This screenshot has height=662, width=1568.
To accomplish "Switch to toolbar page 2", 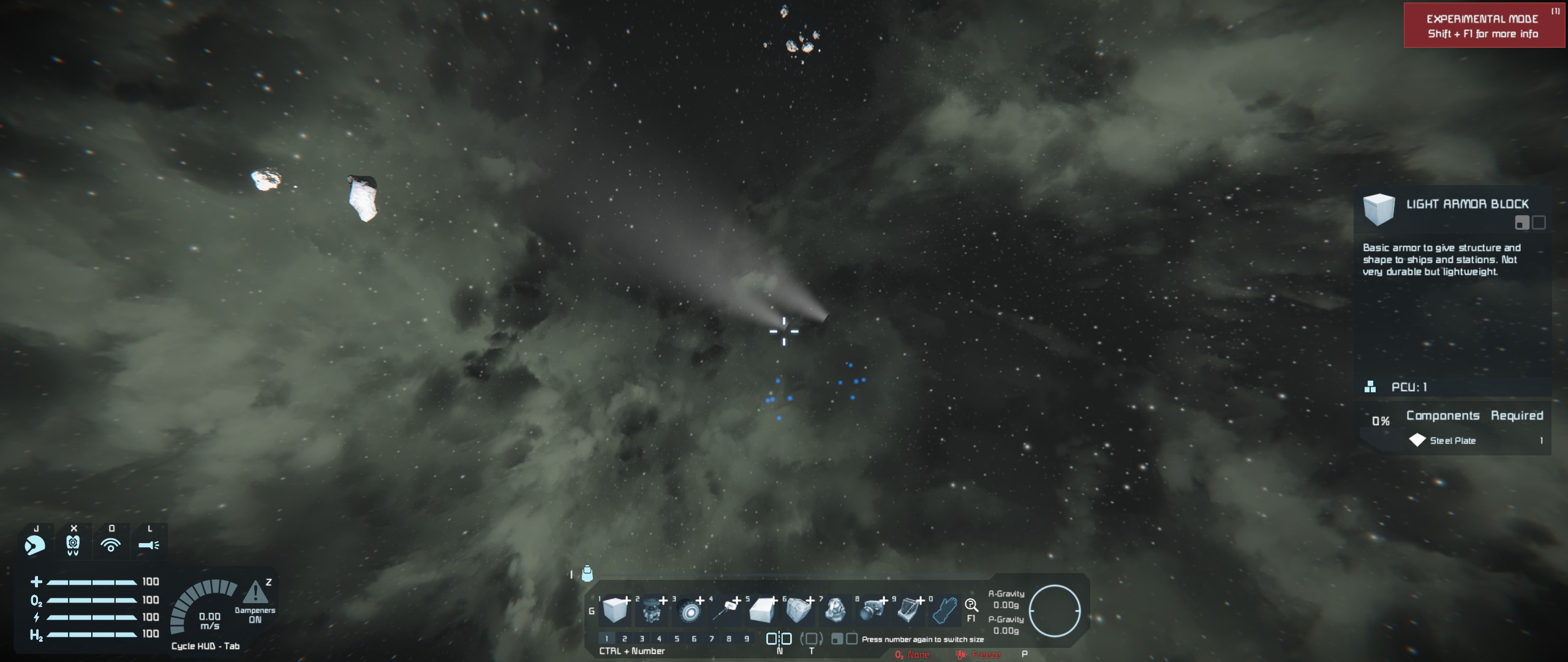I will pyautogui.click(x=624, y=639).
